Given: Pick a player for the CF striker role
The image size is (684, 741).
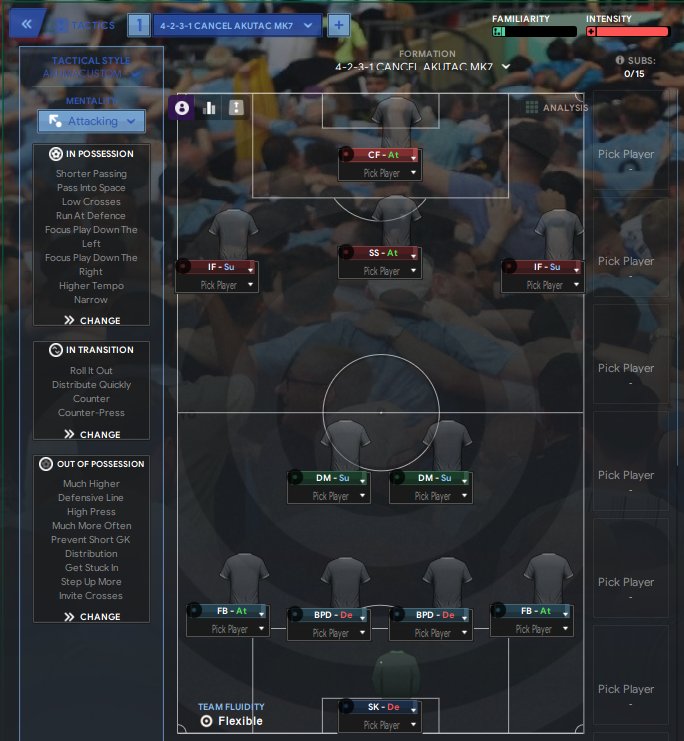Looking at the screenshot, I should tap(378, 173).
